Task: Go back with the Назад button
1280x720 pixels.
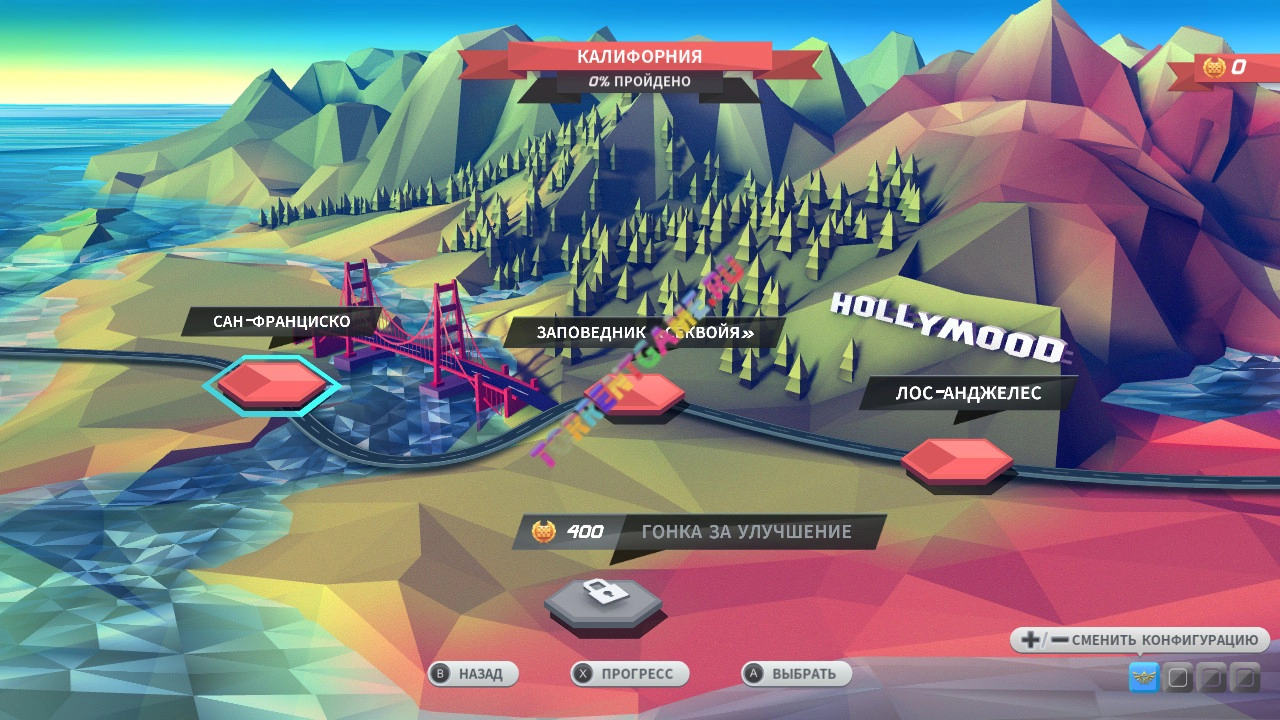Action: pyautogui.click(x=473, y=674)
